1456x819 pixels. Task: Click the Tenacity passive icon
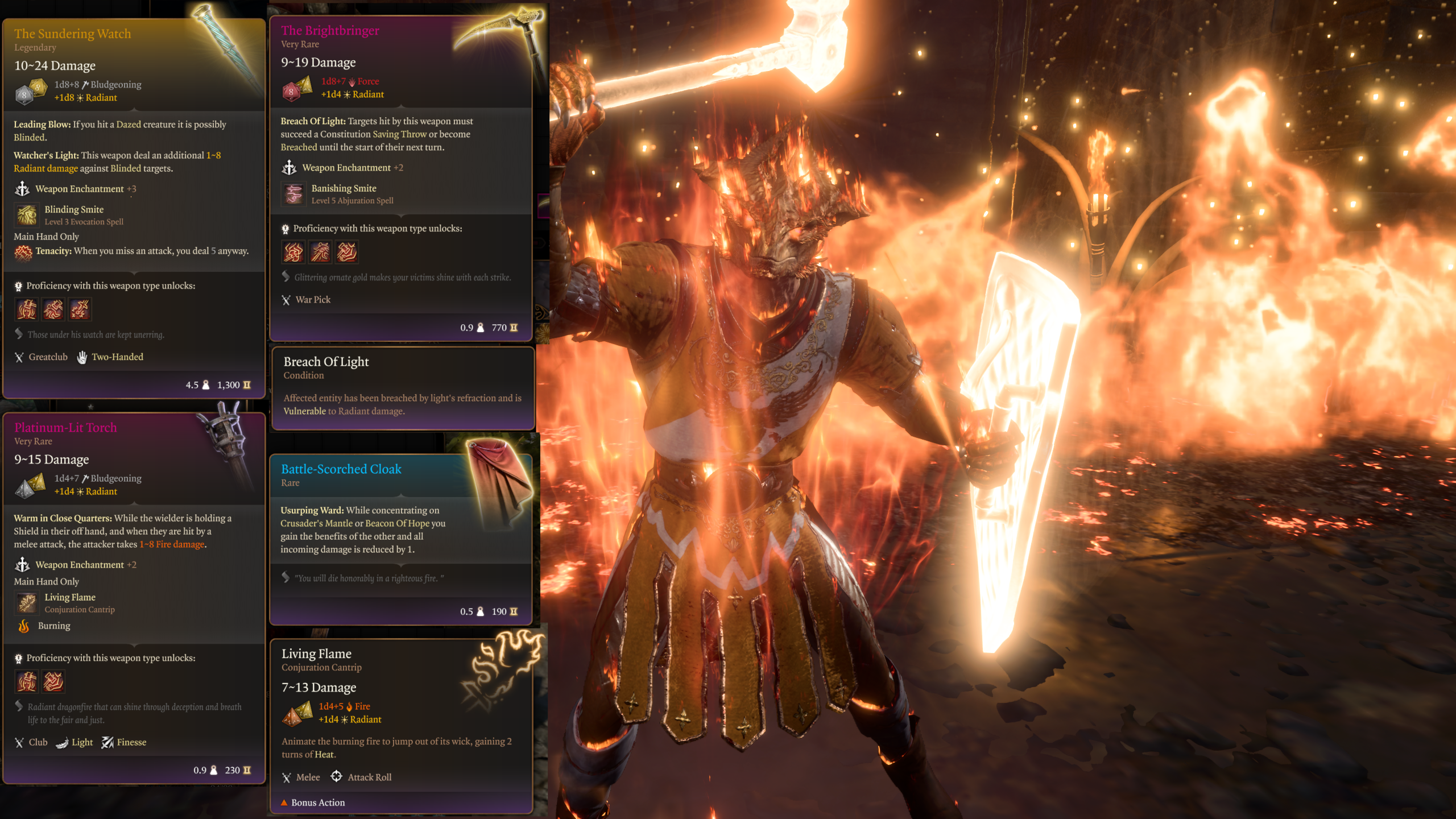point(23,252)
